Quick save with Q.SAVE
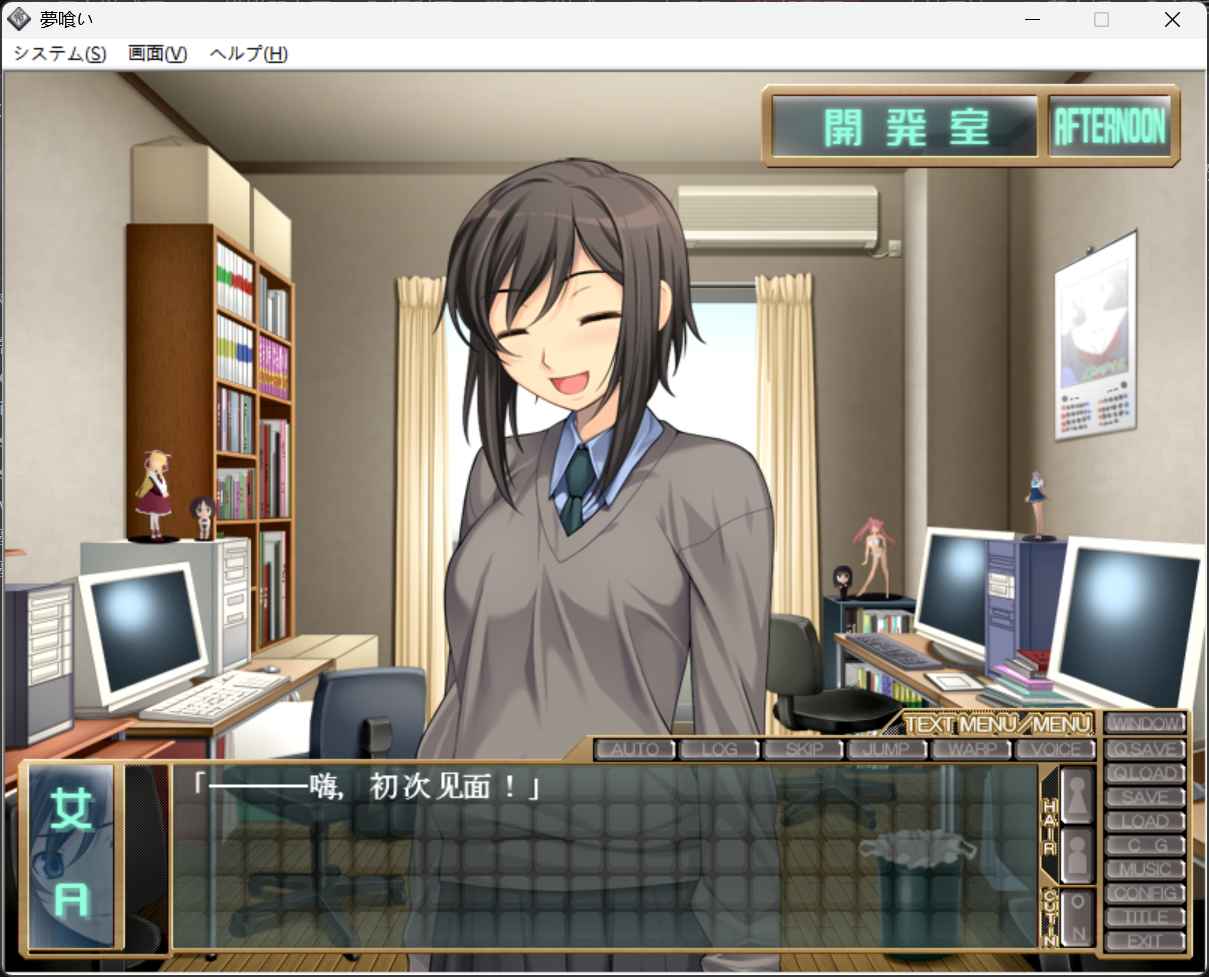 click(1145, 748)
